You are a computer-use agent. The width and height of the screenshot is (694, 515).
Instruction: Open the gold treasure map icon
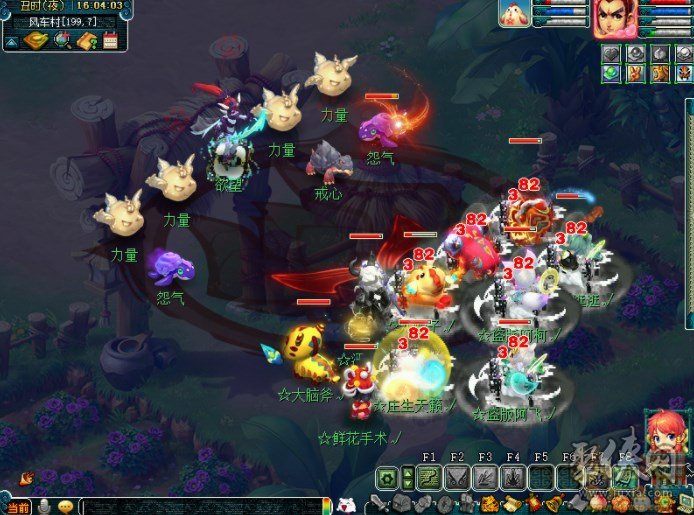36,40
